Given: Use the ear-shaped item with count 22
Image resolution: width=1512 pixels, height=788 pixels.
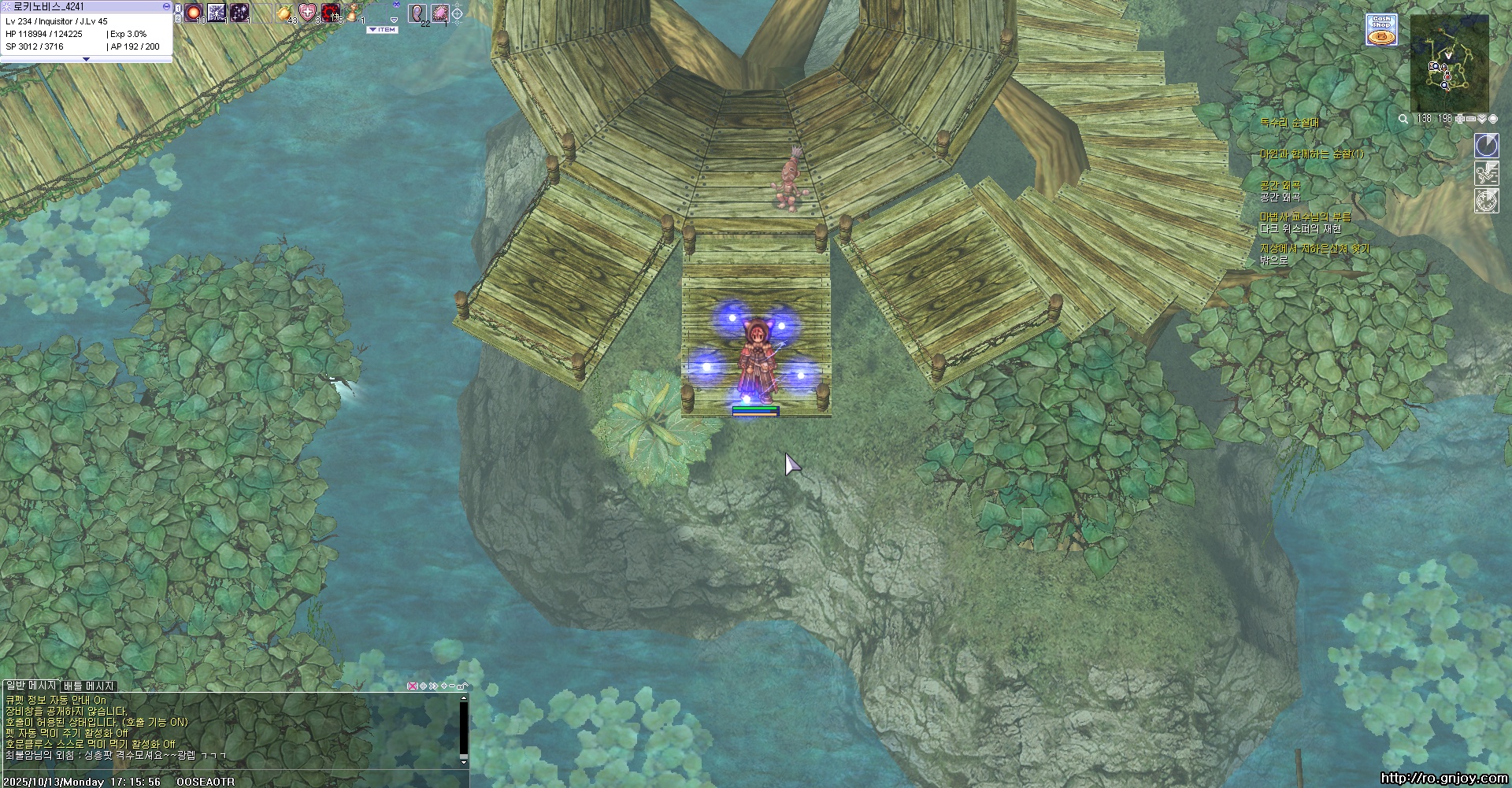Looking at the screenshot, I should [417, 13].
